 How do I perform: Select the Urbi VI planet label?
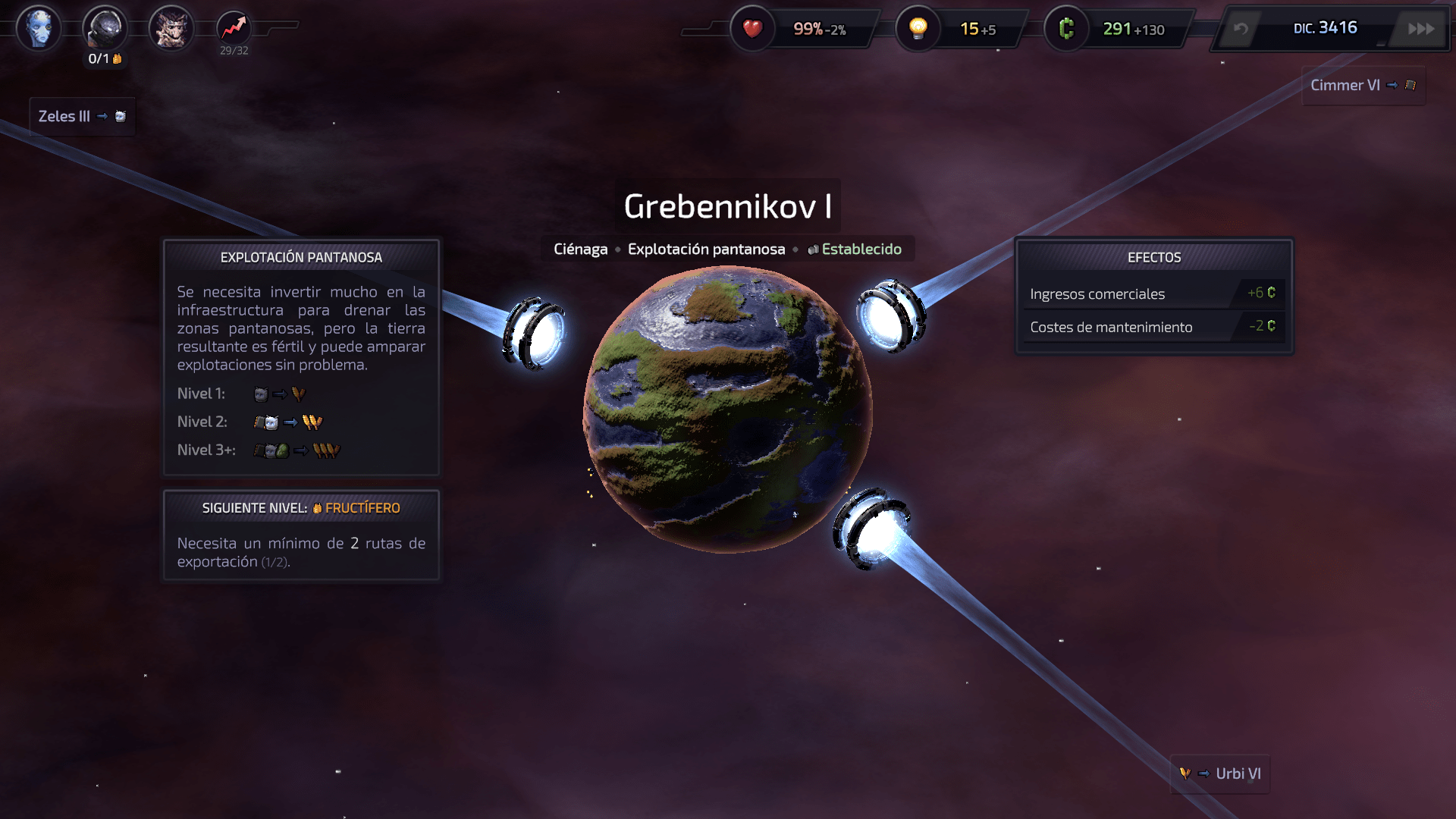1220,774
